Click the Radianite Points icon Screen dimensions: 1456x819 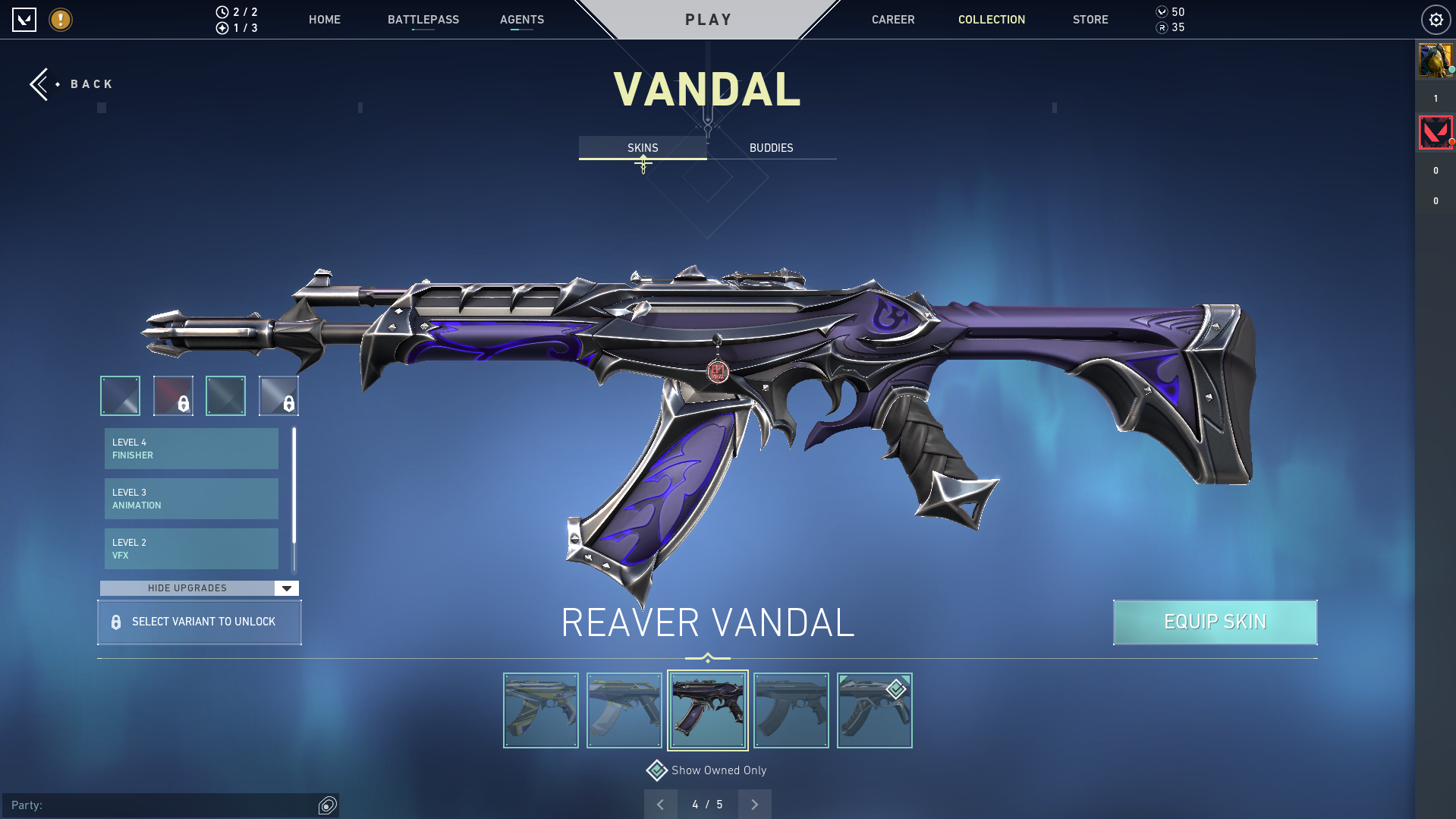(1161, 28)
